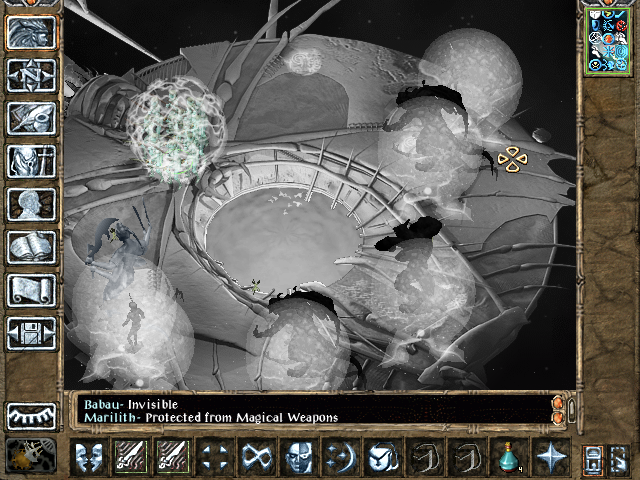Activate the talk action with two masks
The image size is (640, 480).
pos(89,457)
